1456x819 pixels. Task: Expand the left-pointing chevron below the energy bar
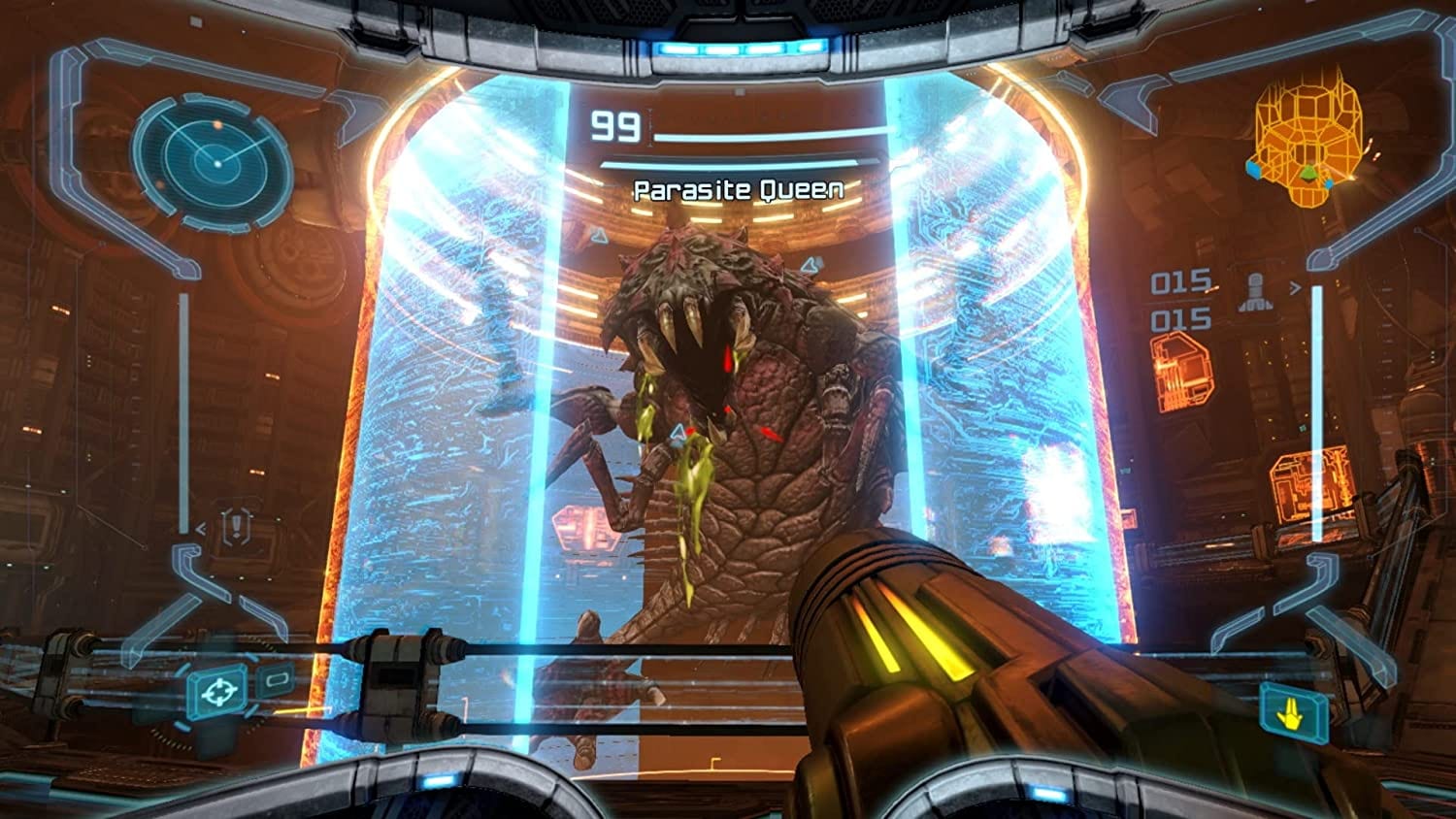(x=200, y=529)
